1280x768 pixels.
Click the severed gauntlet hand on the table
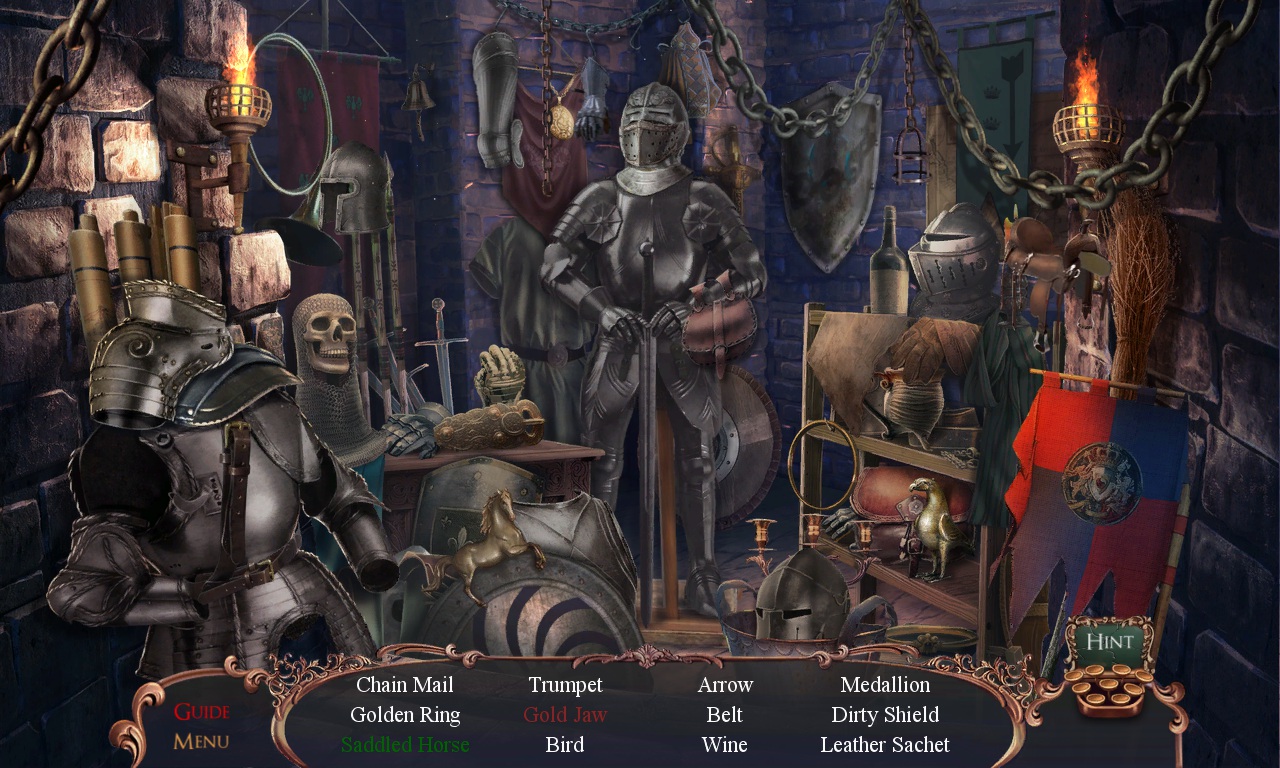pyautogui.click(x=498, y=375)
